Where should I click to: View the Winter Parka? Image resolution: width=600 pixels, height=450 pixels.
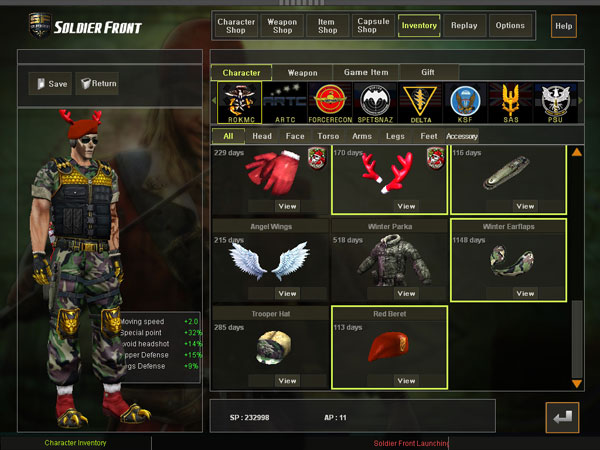[x=406, y=293]
